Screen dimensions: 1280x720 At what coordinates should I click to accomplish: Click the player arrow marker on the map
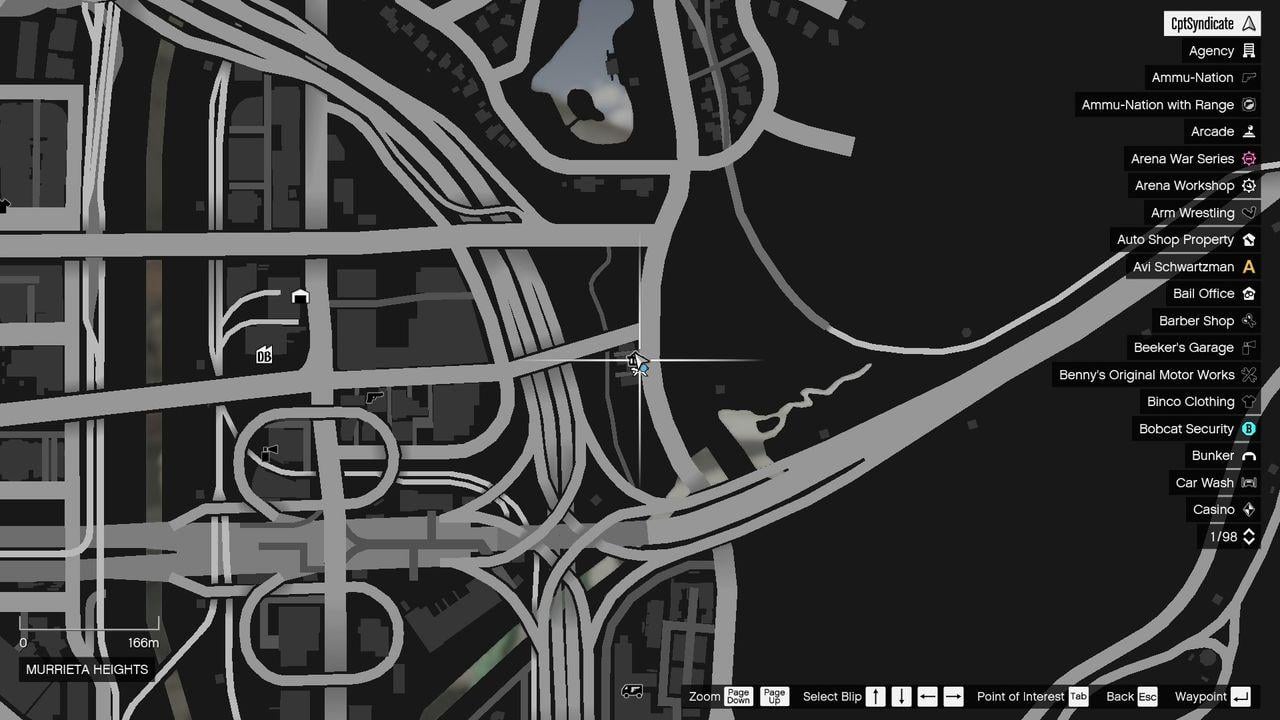(638, 362)
